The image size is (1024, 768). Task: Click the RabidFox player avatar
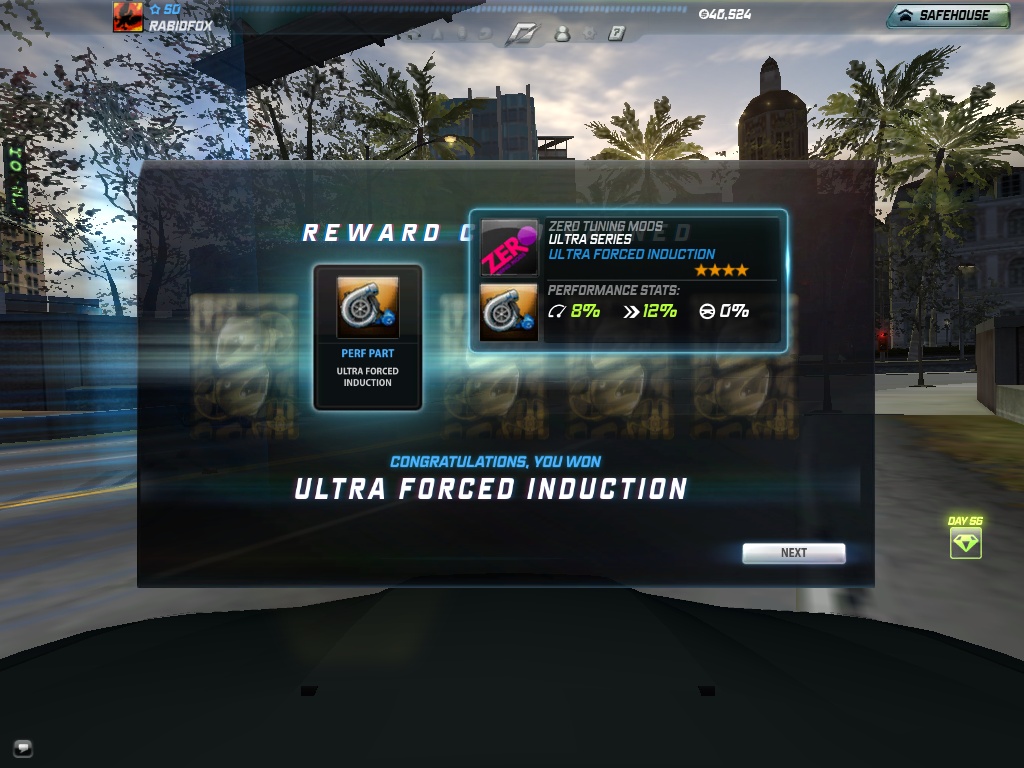(127, 17)
